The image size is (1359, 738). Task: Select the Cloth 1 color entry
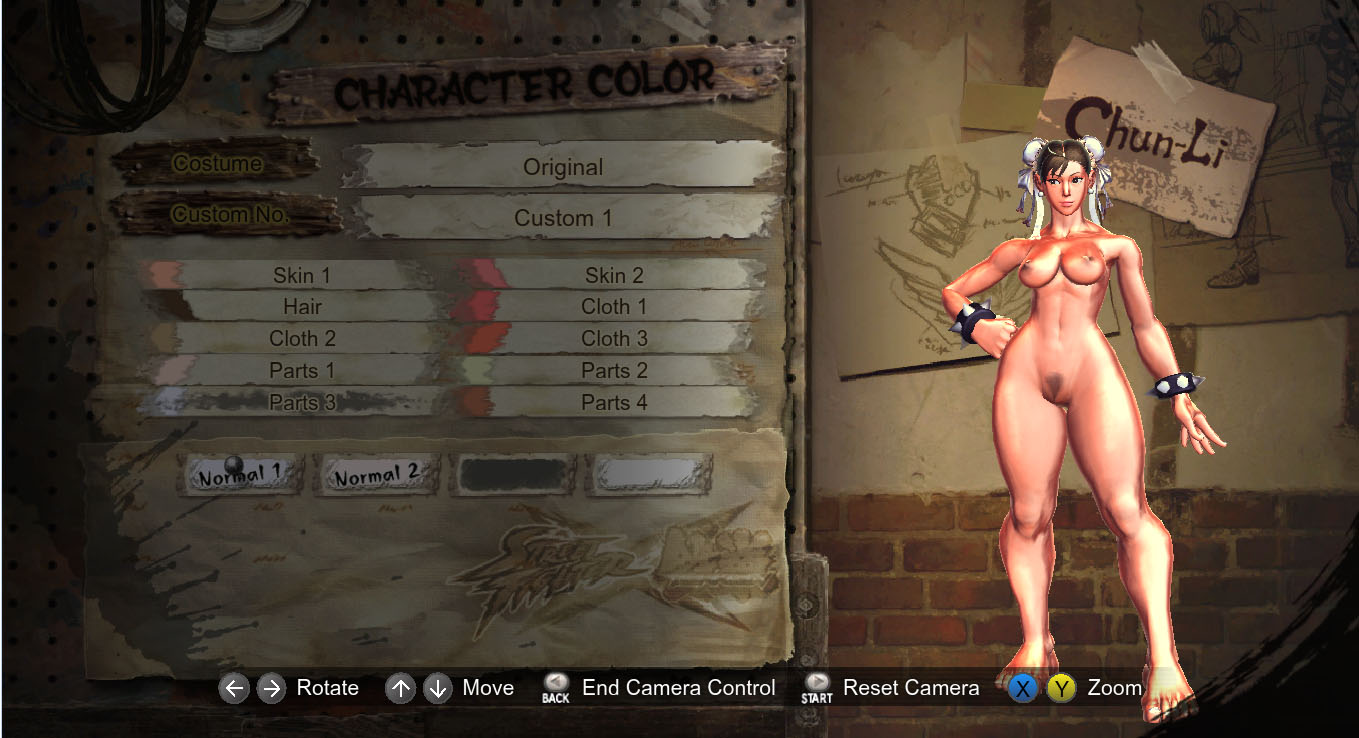pyautogui.click(x=614, y=307)
